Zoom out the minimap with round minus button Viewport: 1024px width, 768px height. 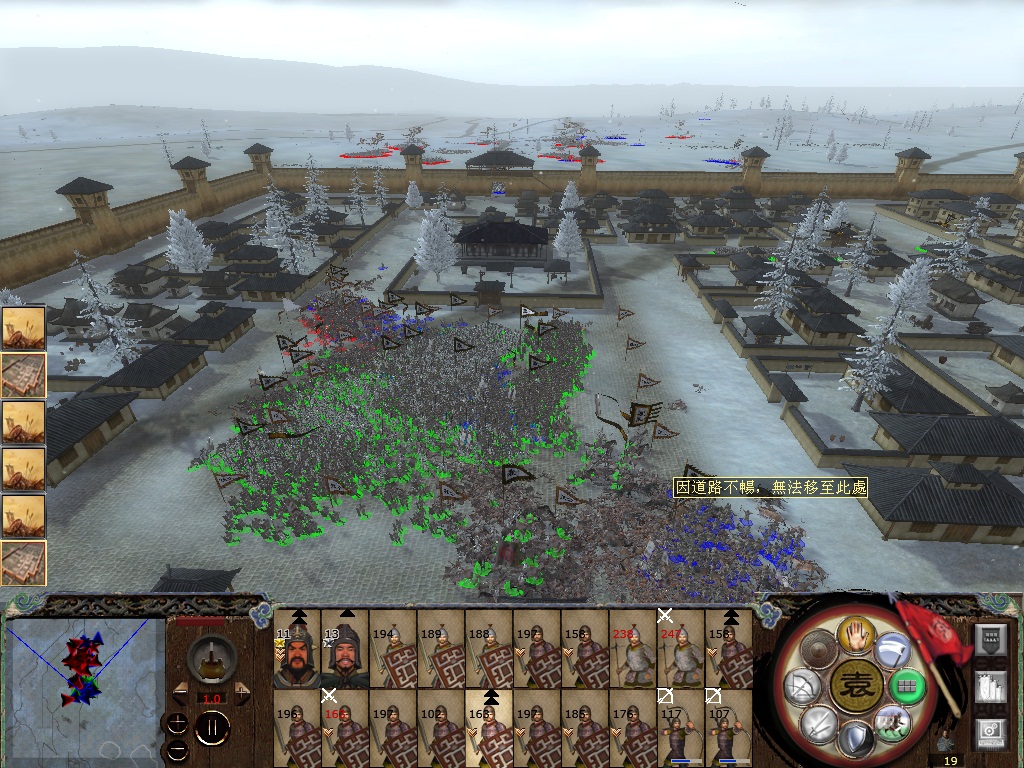tap(178, 749)
